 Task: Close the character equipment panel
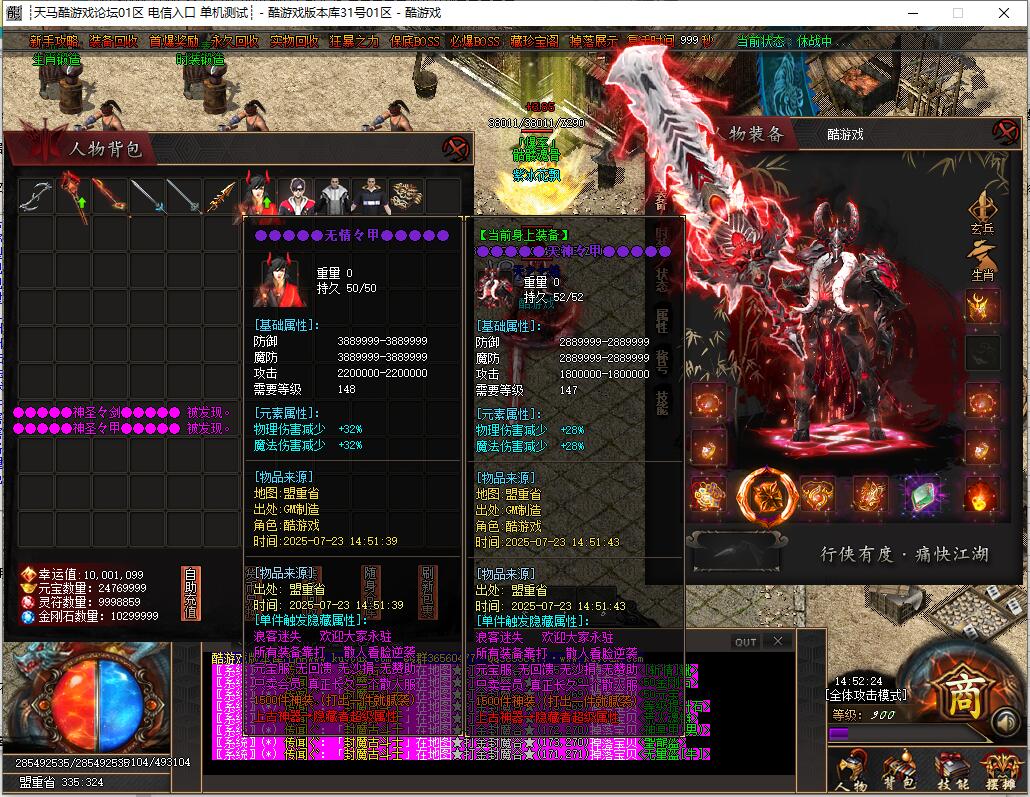[1003, 132]
